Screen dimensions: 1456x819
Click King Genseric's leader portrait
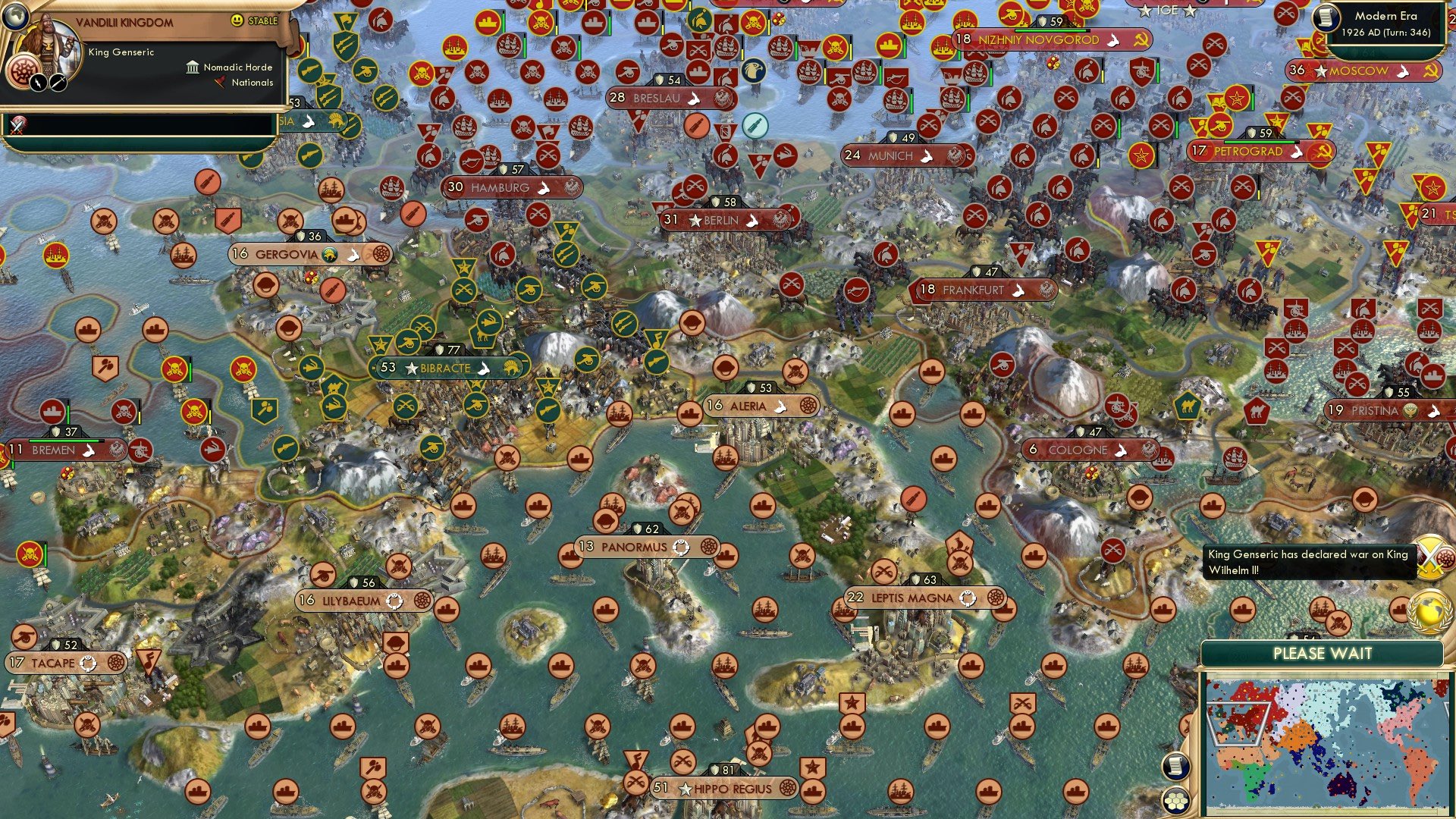coord(47,42)
